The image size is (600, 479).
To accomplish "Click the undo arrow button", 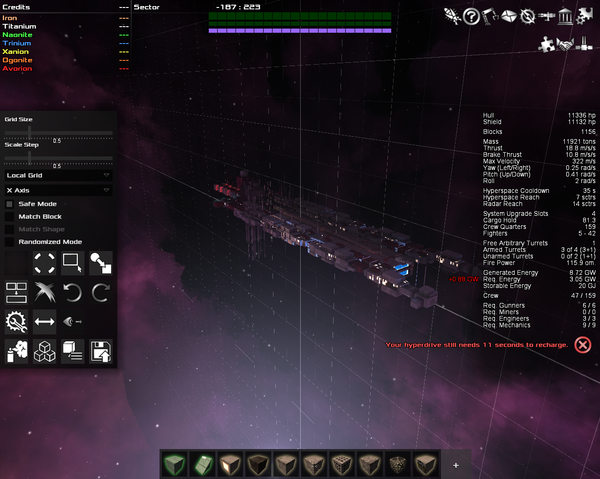I will click(73, 292).
